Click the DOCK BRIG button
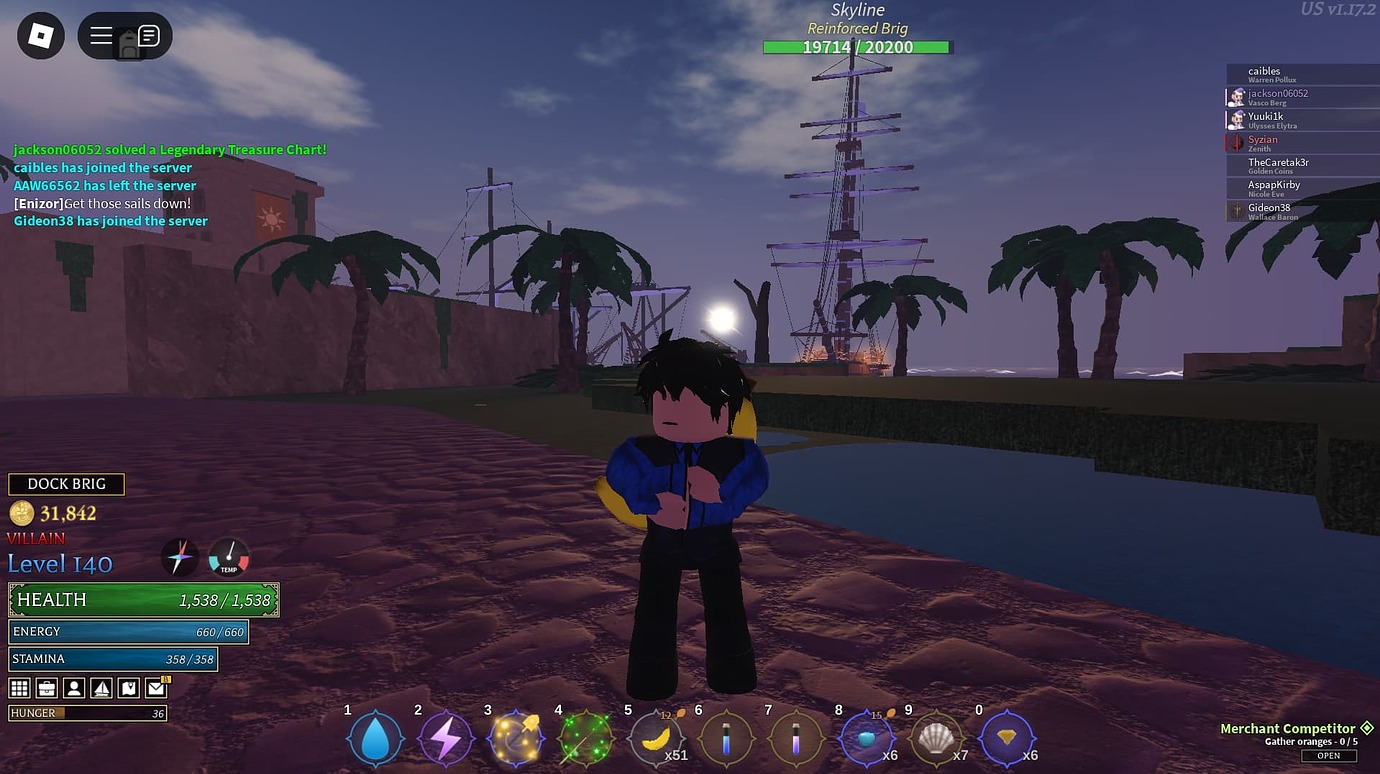The width and height of the screenshot is (1380, 774). coord(66,483)
